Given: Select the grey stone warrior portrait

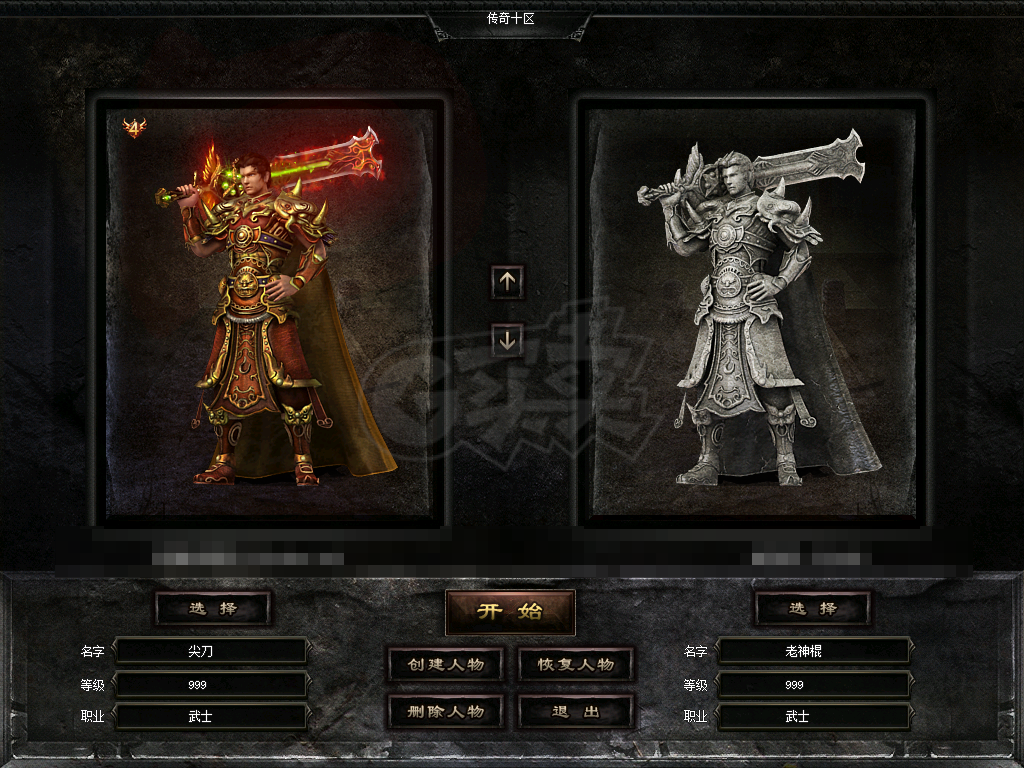Looking at the screenshot, I should point(752,310).
